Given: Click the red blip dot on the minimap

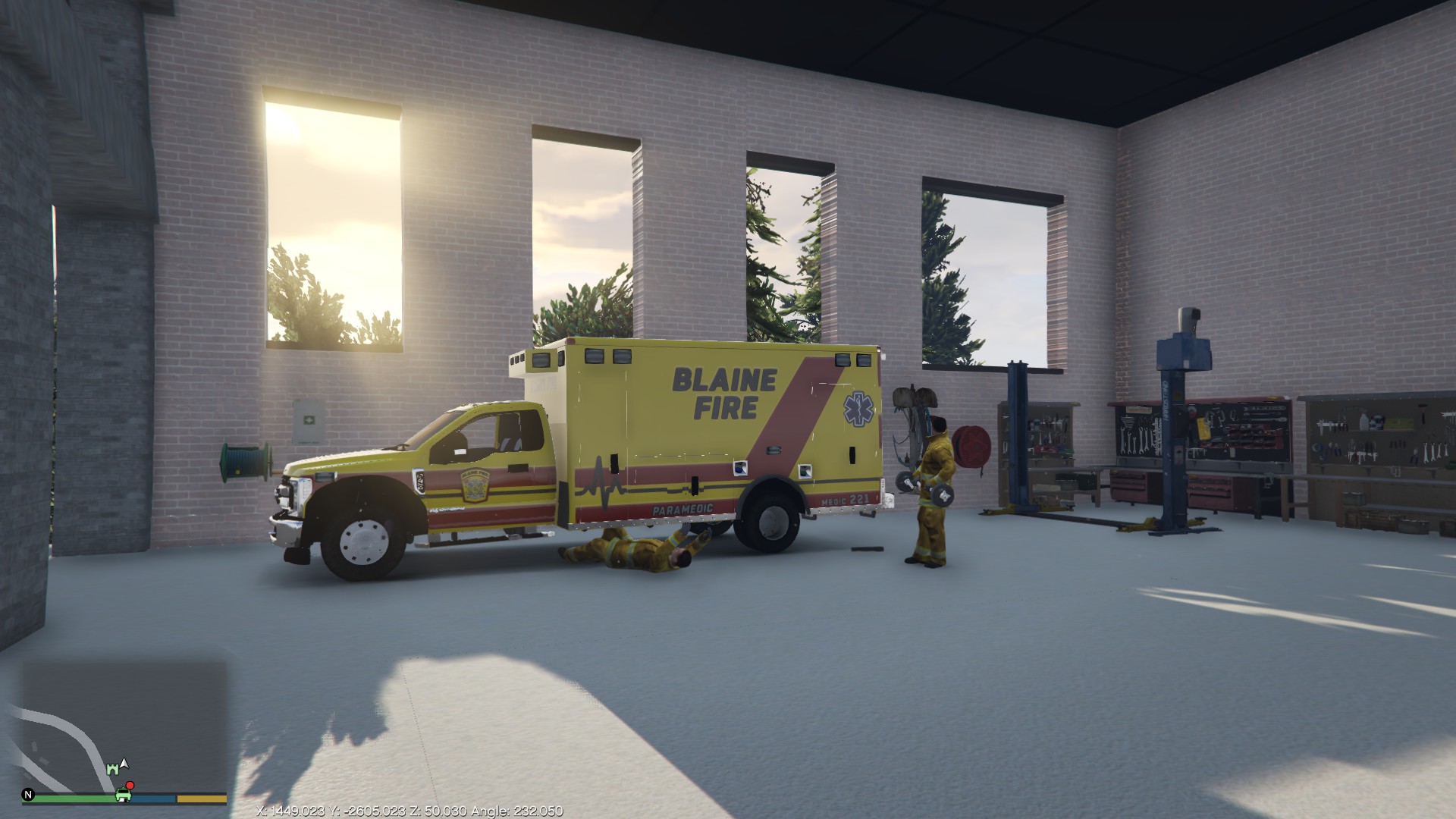Looking at the screenshot, I should tap(130, 786).
